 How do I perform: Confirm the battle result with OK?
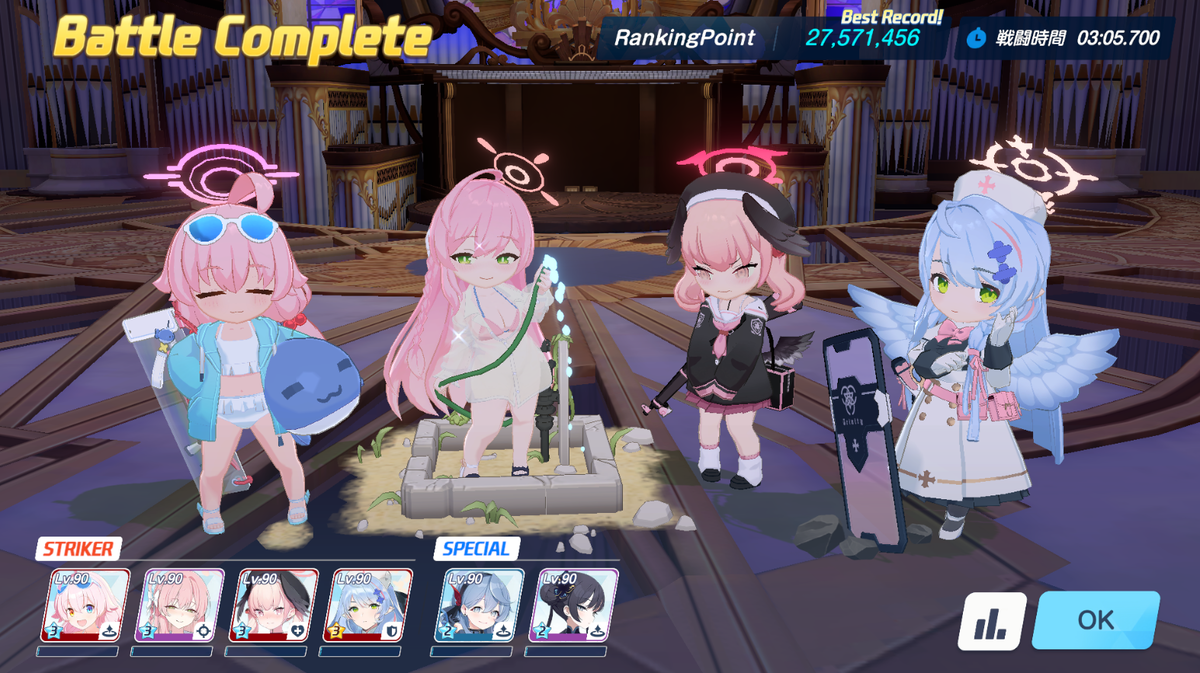(x=1095, y=620)
